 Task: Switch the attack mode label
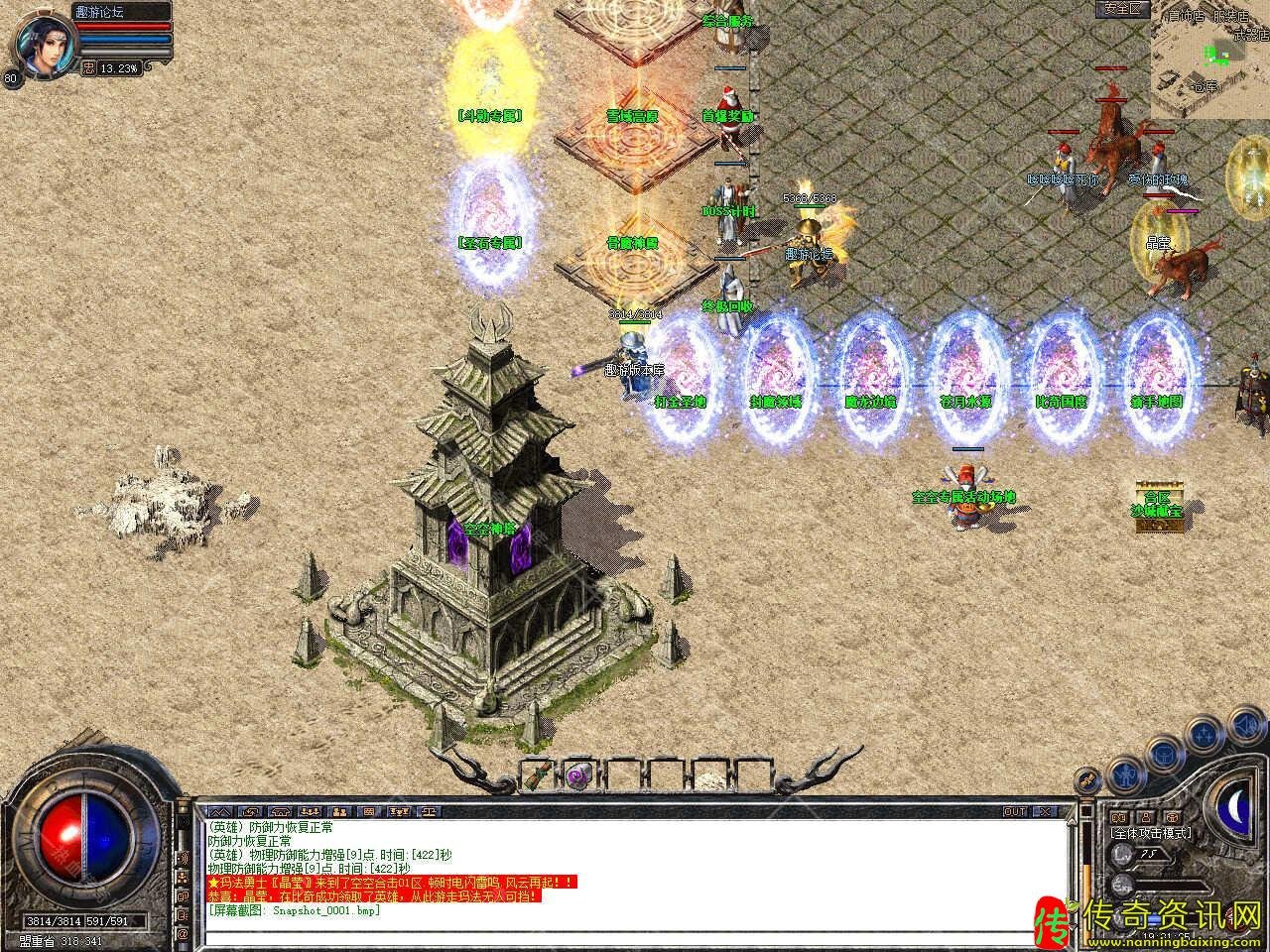pyautogui.click(x=1151, y=833)
